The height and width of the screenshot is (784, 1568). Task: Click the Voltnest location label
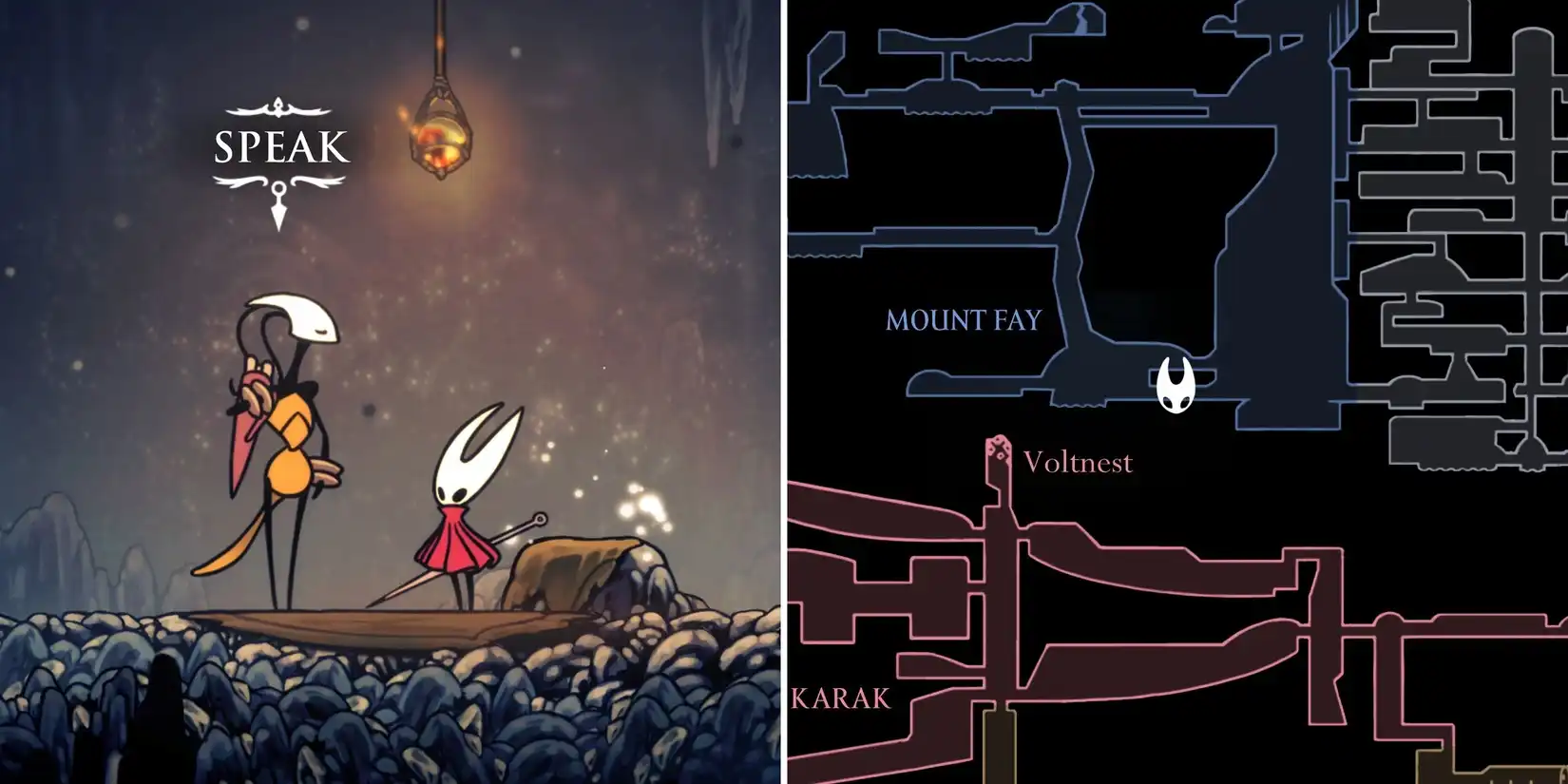click(1079, 463)
